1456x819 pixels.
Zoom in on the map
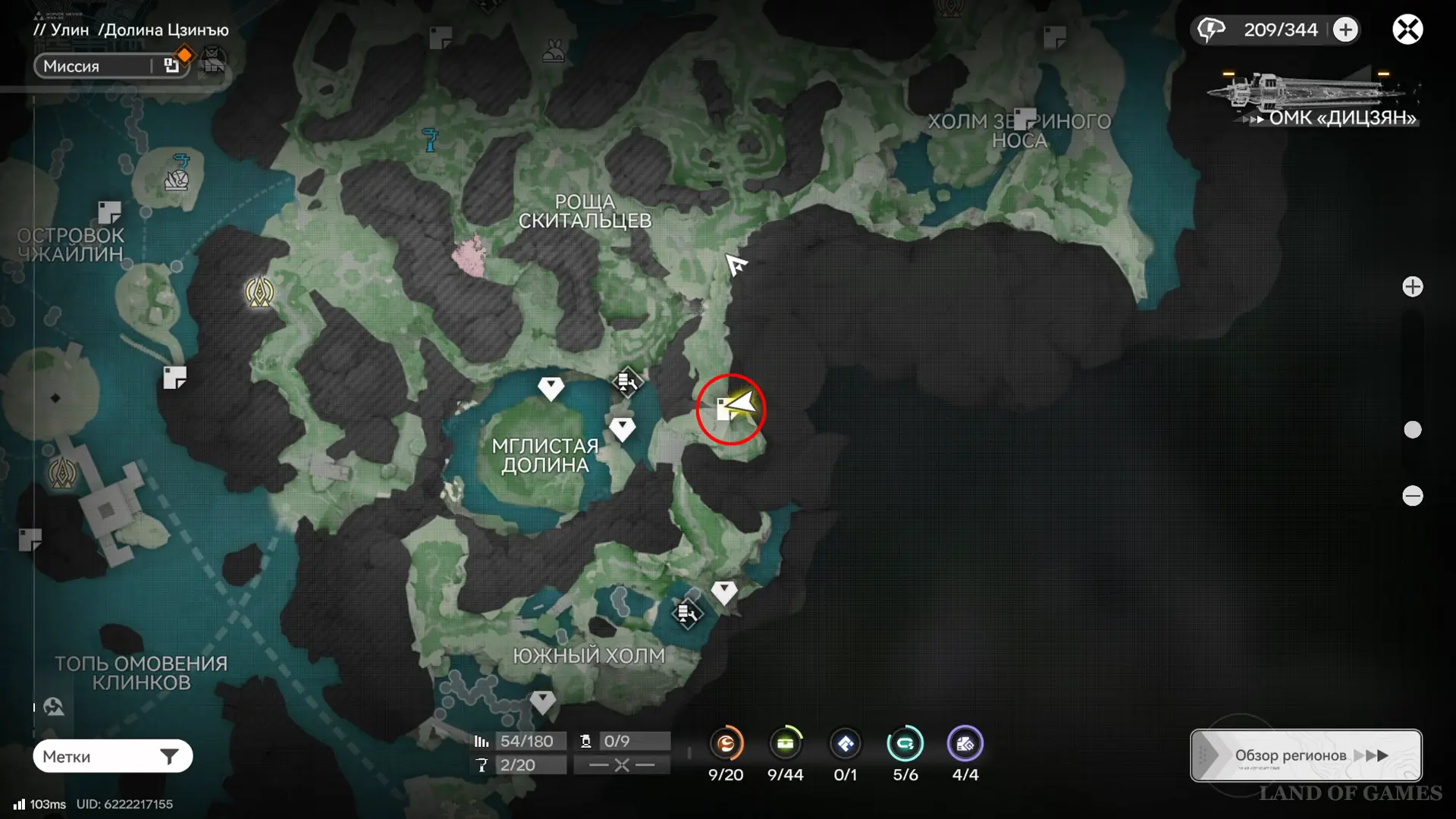(1412, 287)
